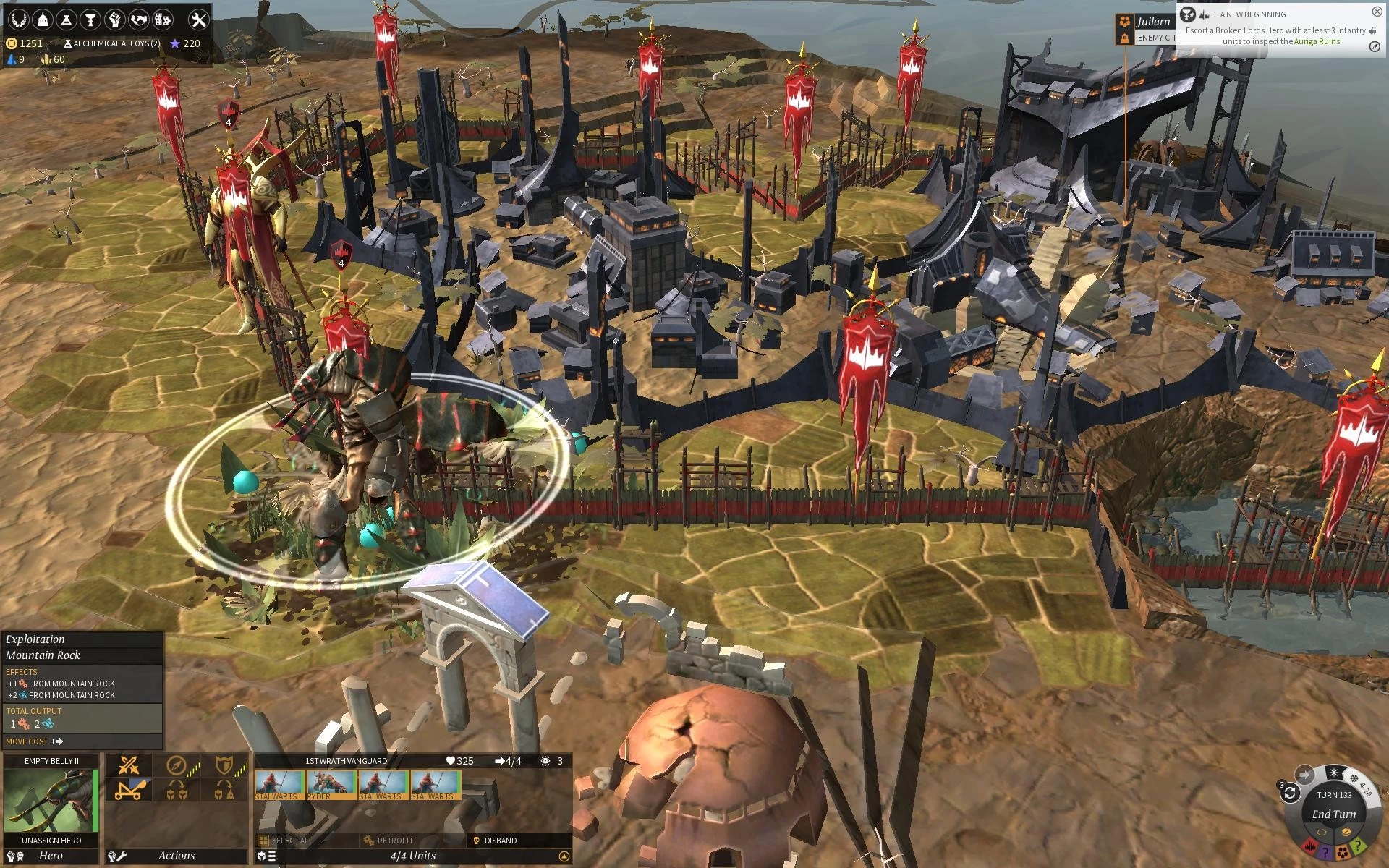1389x868 pixels.
Task: Open the Diplomacy handshake screen
Action: coord(139,20)
